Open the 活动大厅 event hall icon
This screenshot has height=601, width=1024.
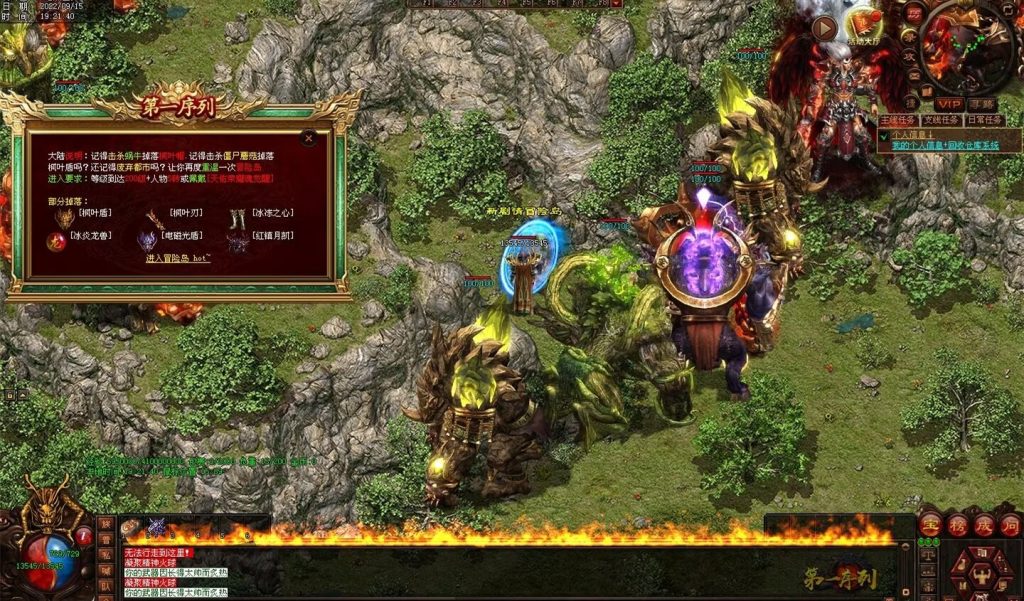(862, 22)
